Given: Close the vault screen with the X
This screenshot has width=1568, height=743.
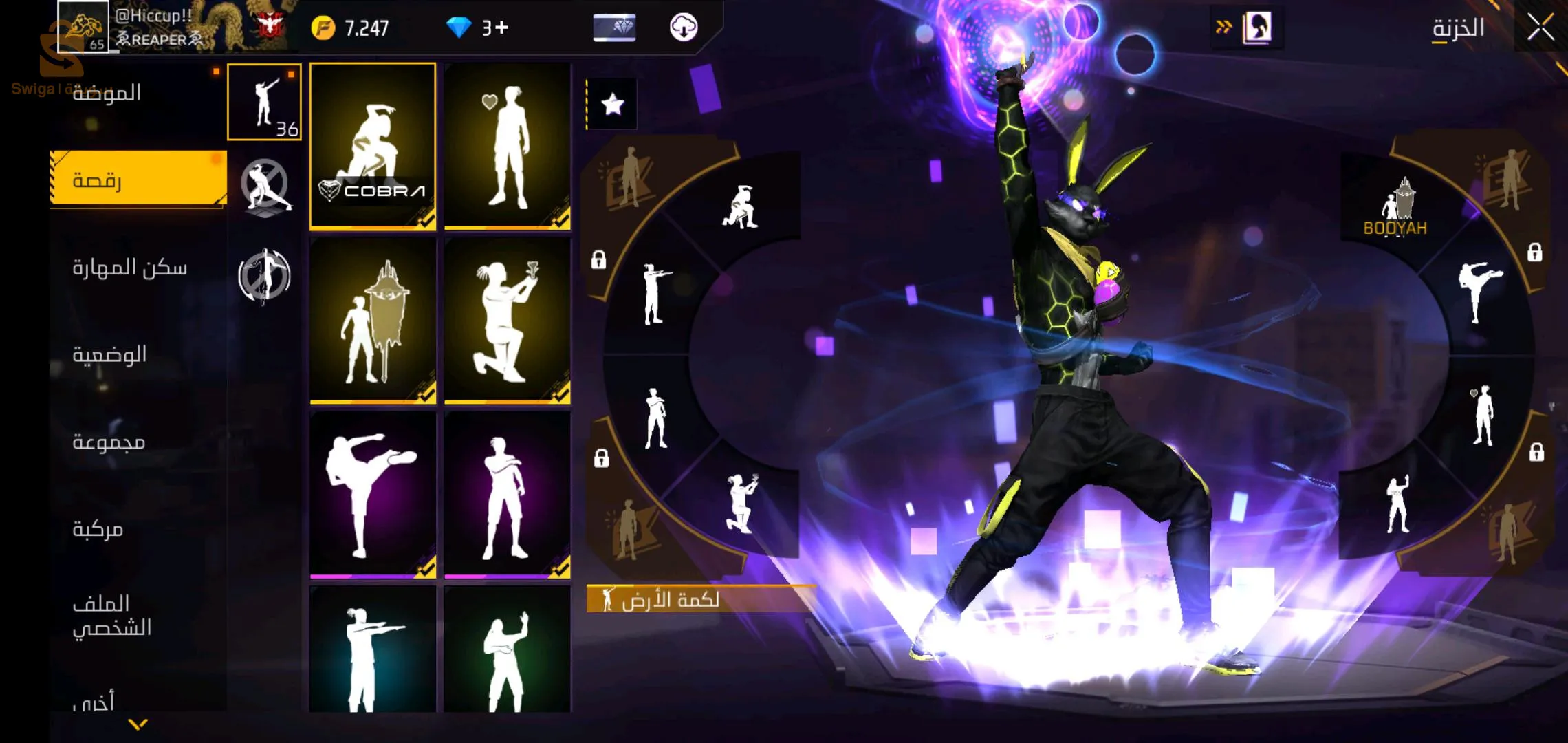Looking at the screenshot, I should coord(1540,28).
